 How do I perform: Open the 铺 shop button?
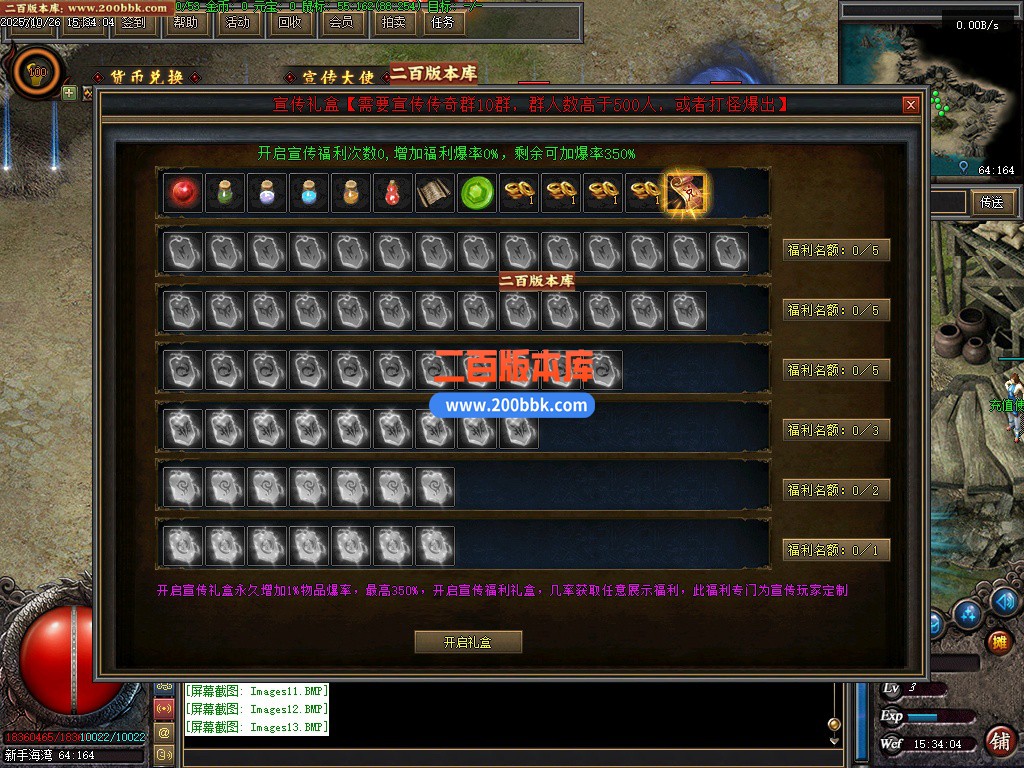click(x=998, y=741)
